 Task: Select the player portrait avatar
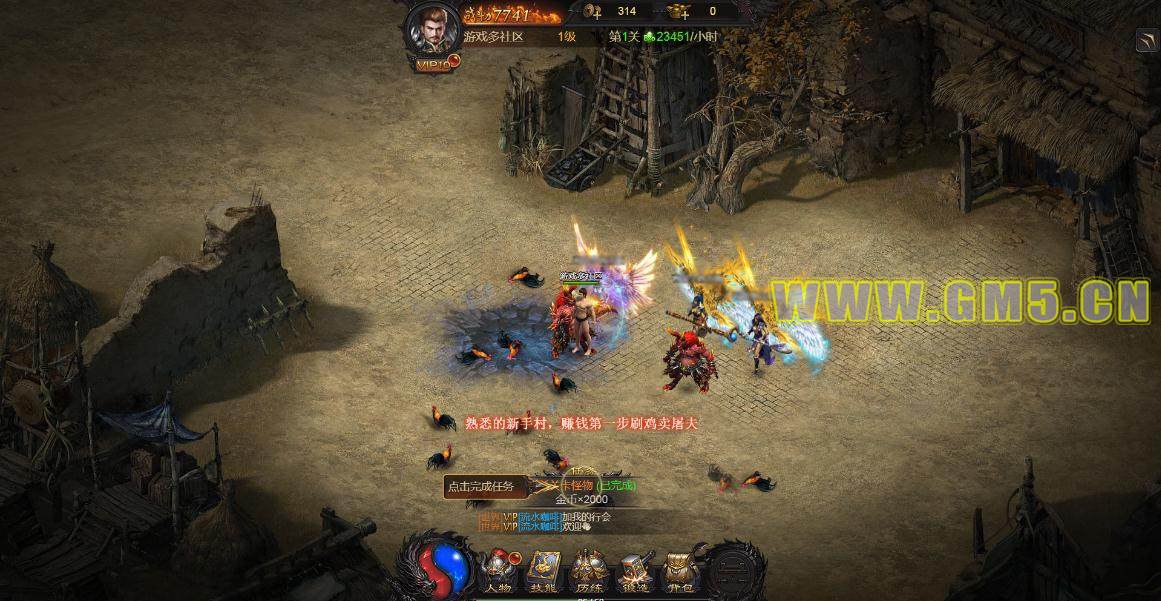[432, 30]
